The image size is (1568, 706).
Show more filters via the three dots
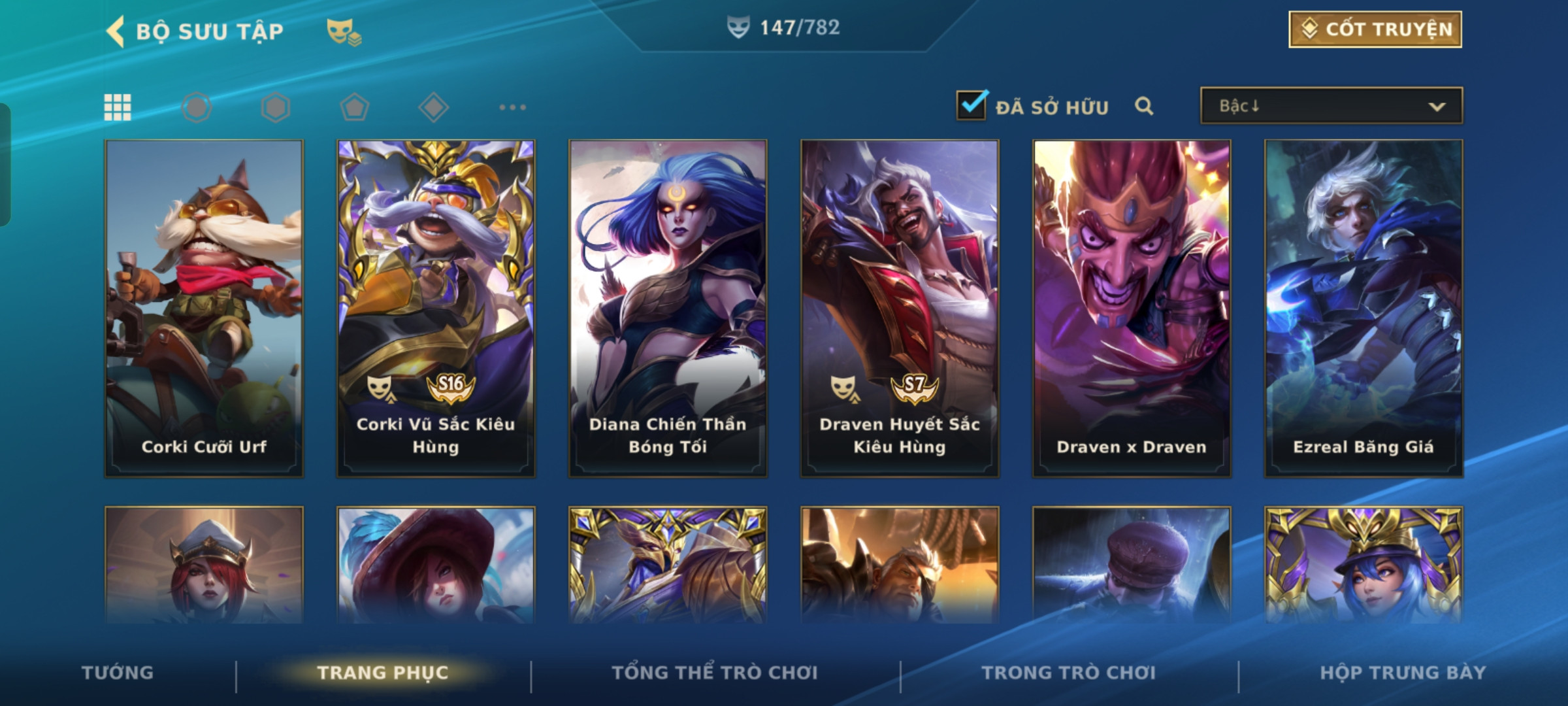coord(512,107)
